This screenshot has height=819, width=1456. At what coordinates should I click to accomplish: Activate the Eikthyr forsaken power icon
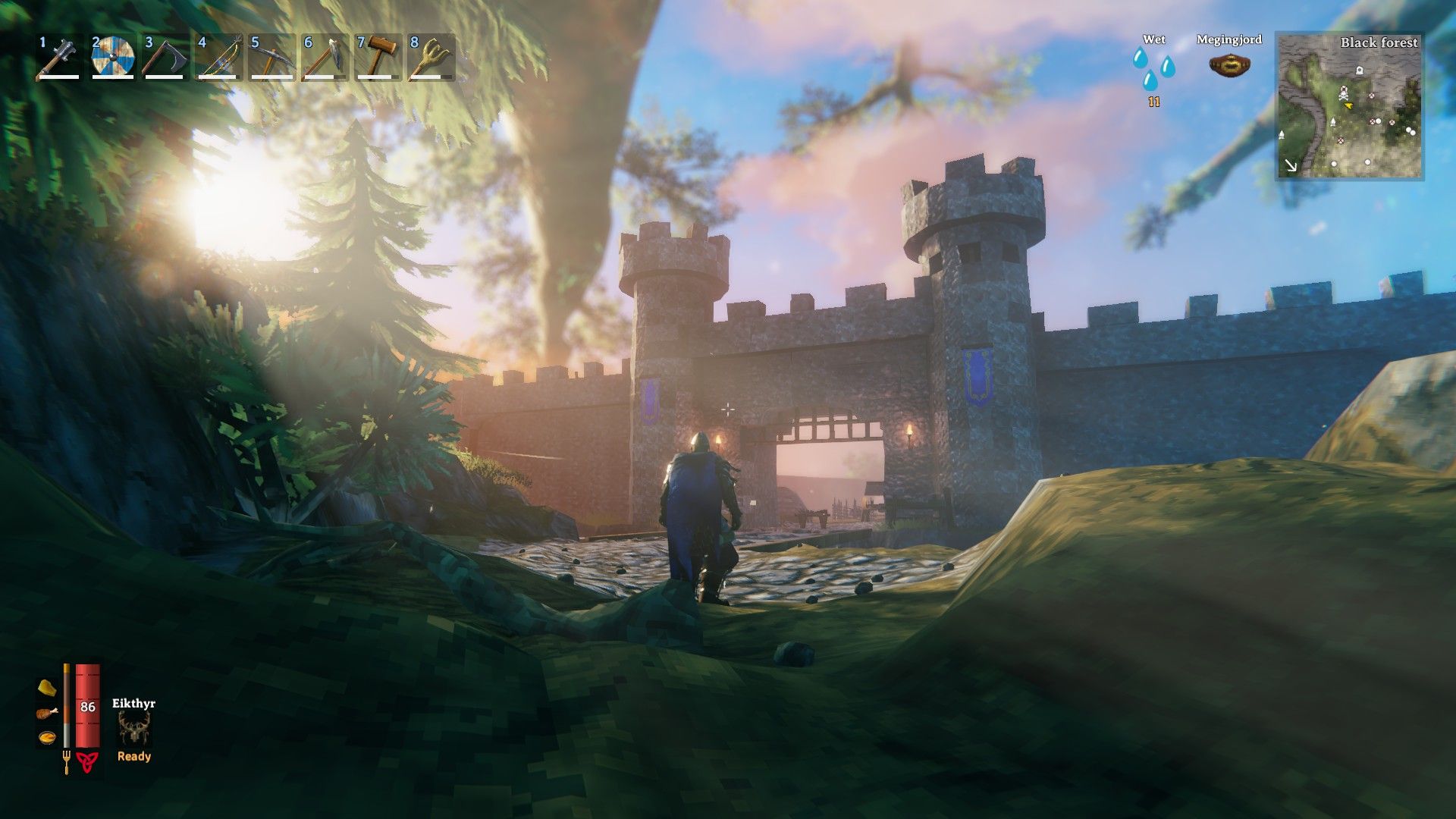coord(134,729)
